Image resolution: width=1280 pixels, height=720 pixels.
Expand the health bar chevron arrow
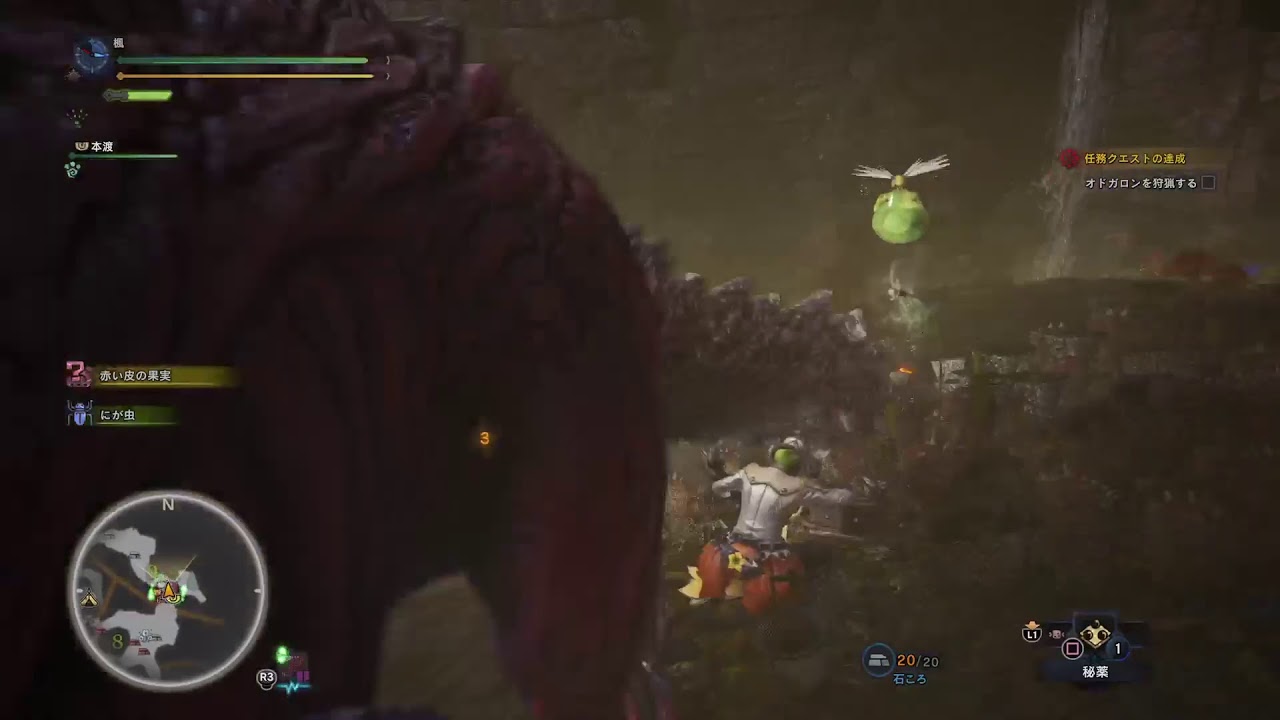(388, 60)
